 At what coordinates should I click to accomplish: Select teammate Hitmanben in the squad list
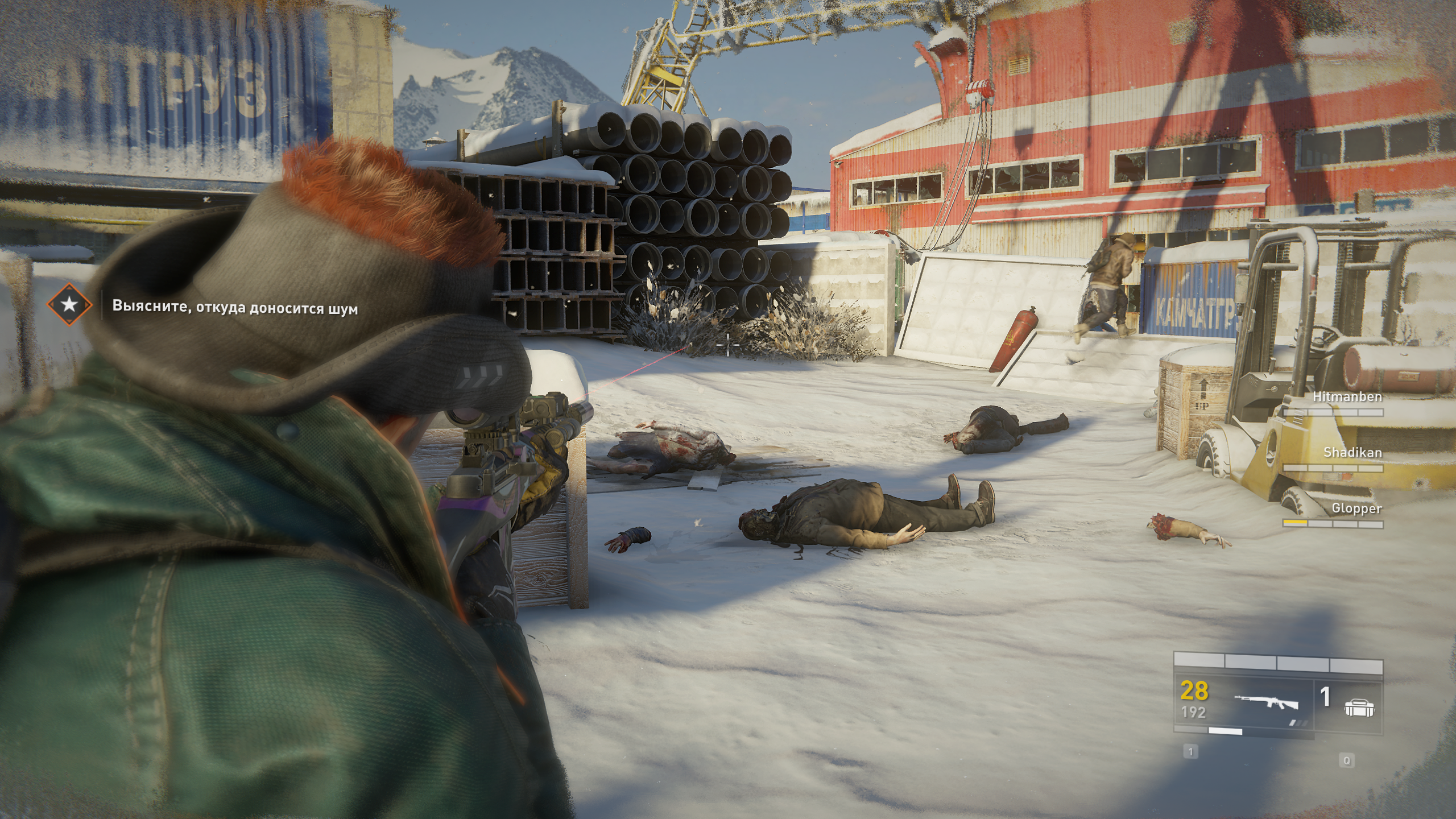tap(1347, 397)
